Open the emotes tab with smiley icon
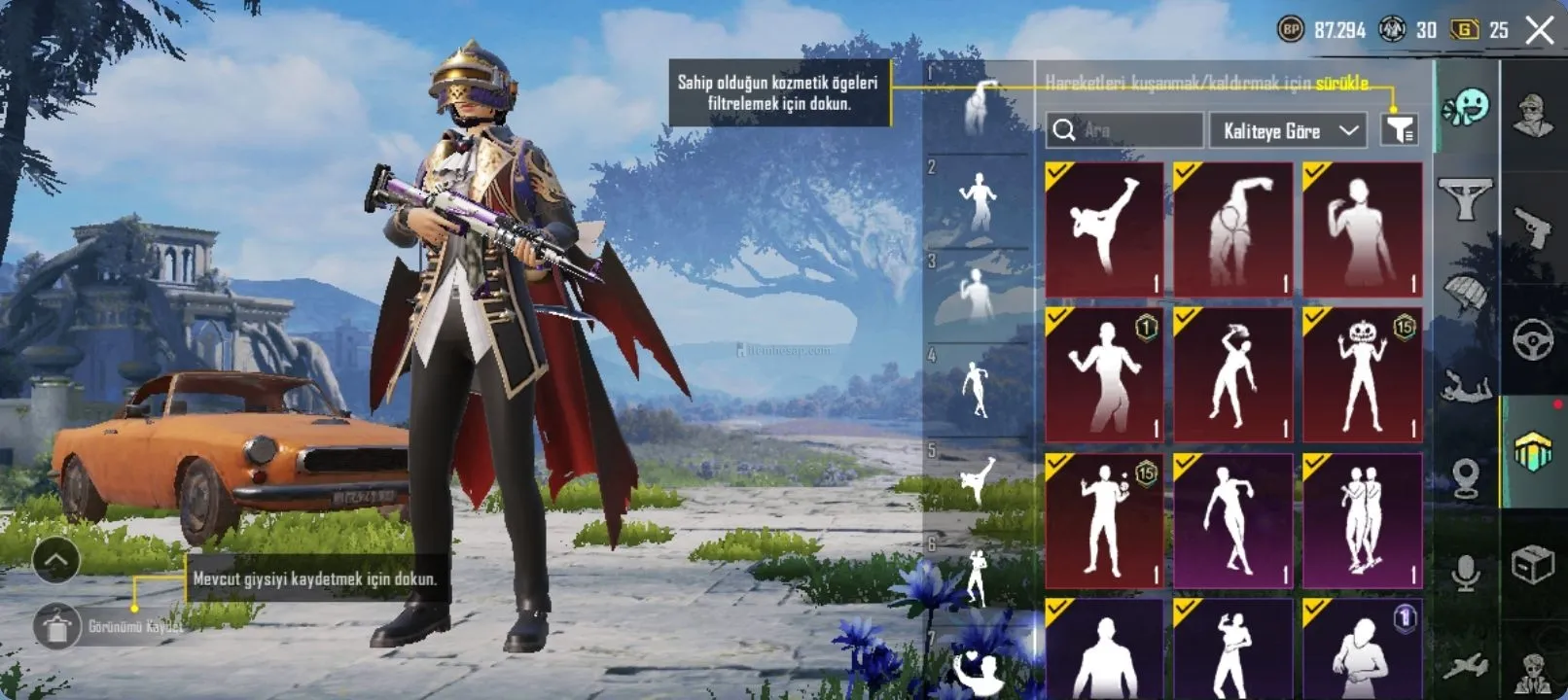The width and height of the screenshot is (1568, 700). pos(1466,108)
